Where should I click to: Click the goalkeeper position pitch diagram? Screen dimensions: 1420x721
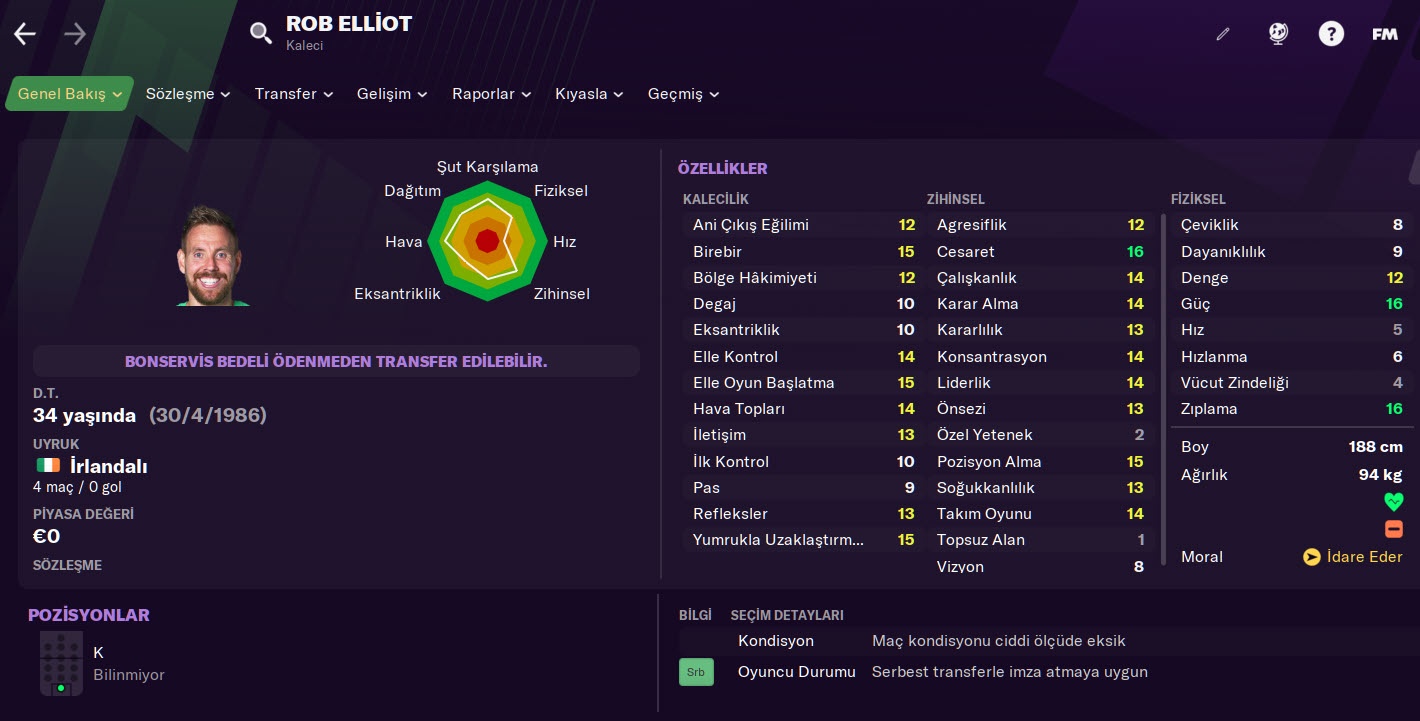(61, 663)
